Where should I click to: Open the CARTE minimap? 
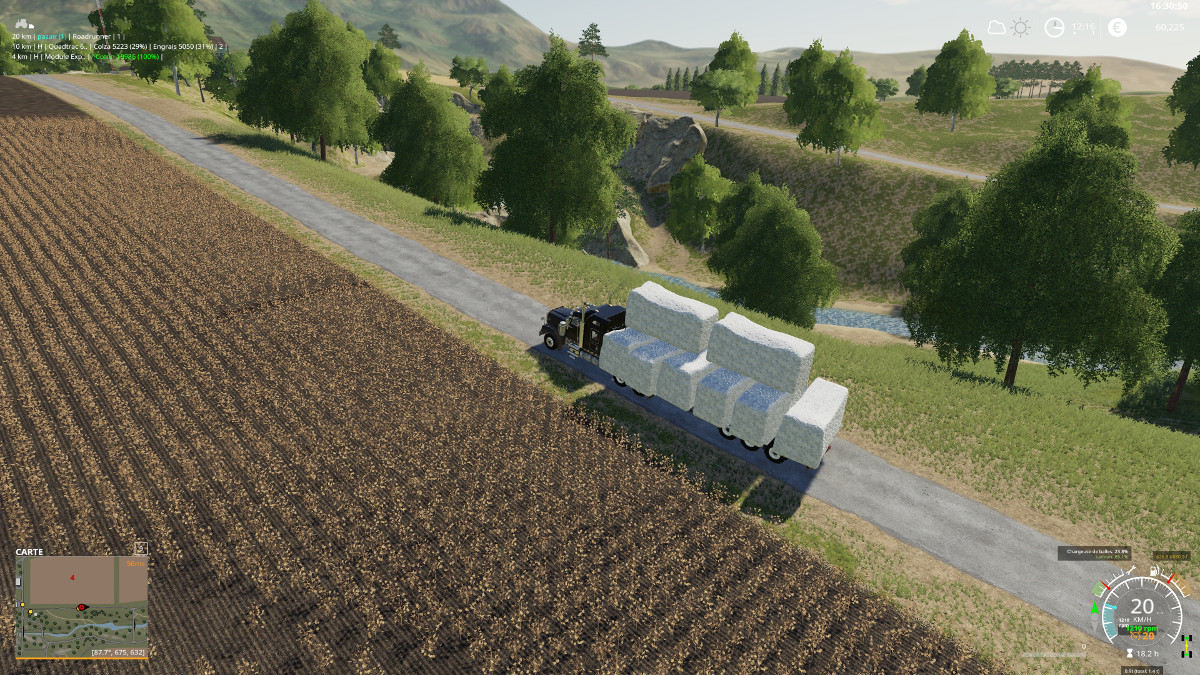pos(82,602)
